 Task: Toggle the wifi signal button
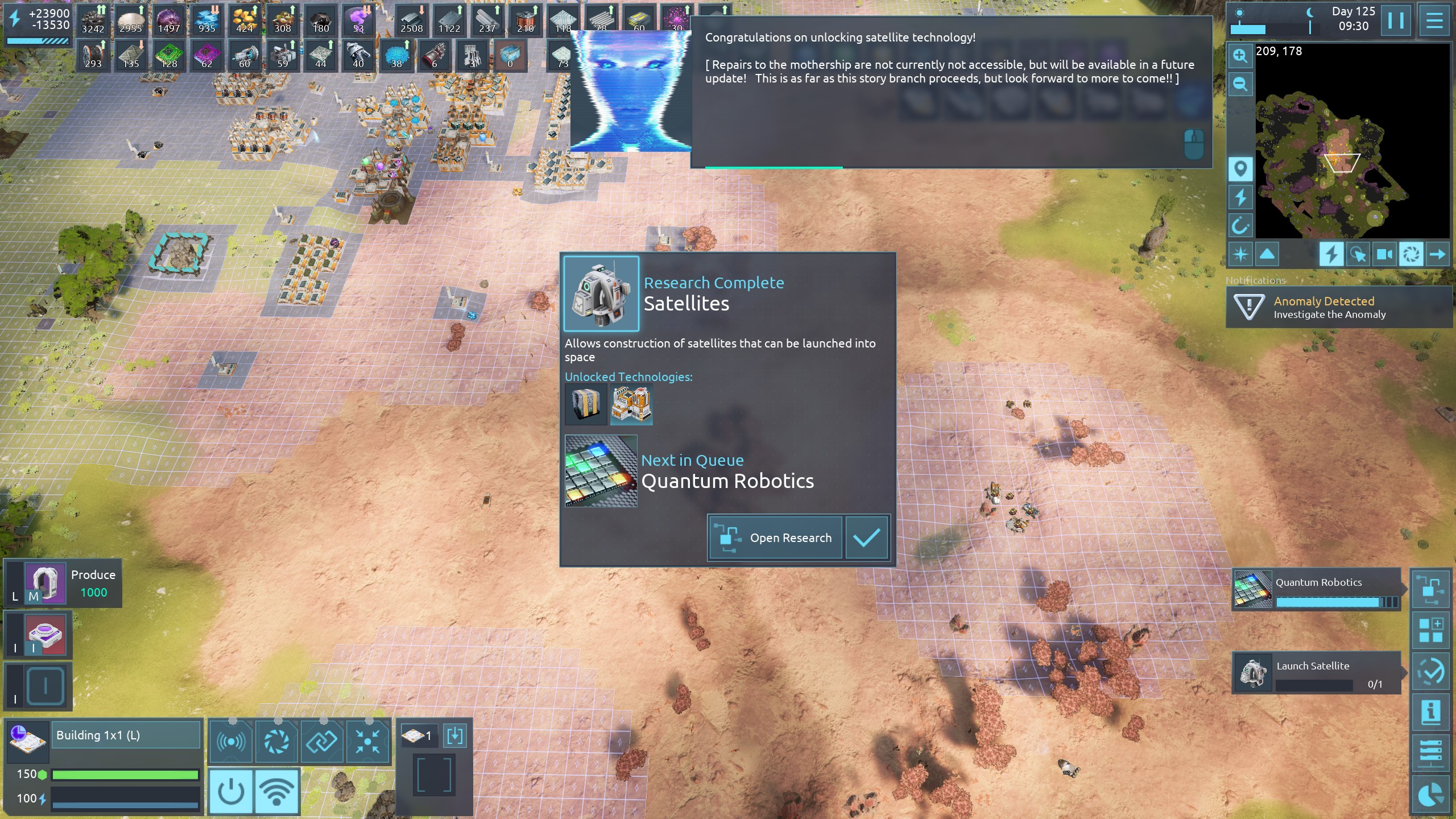tap(276, 791)
